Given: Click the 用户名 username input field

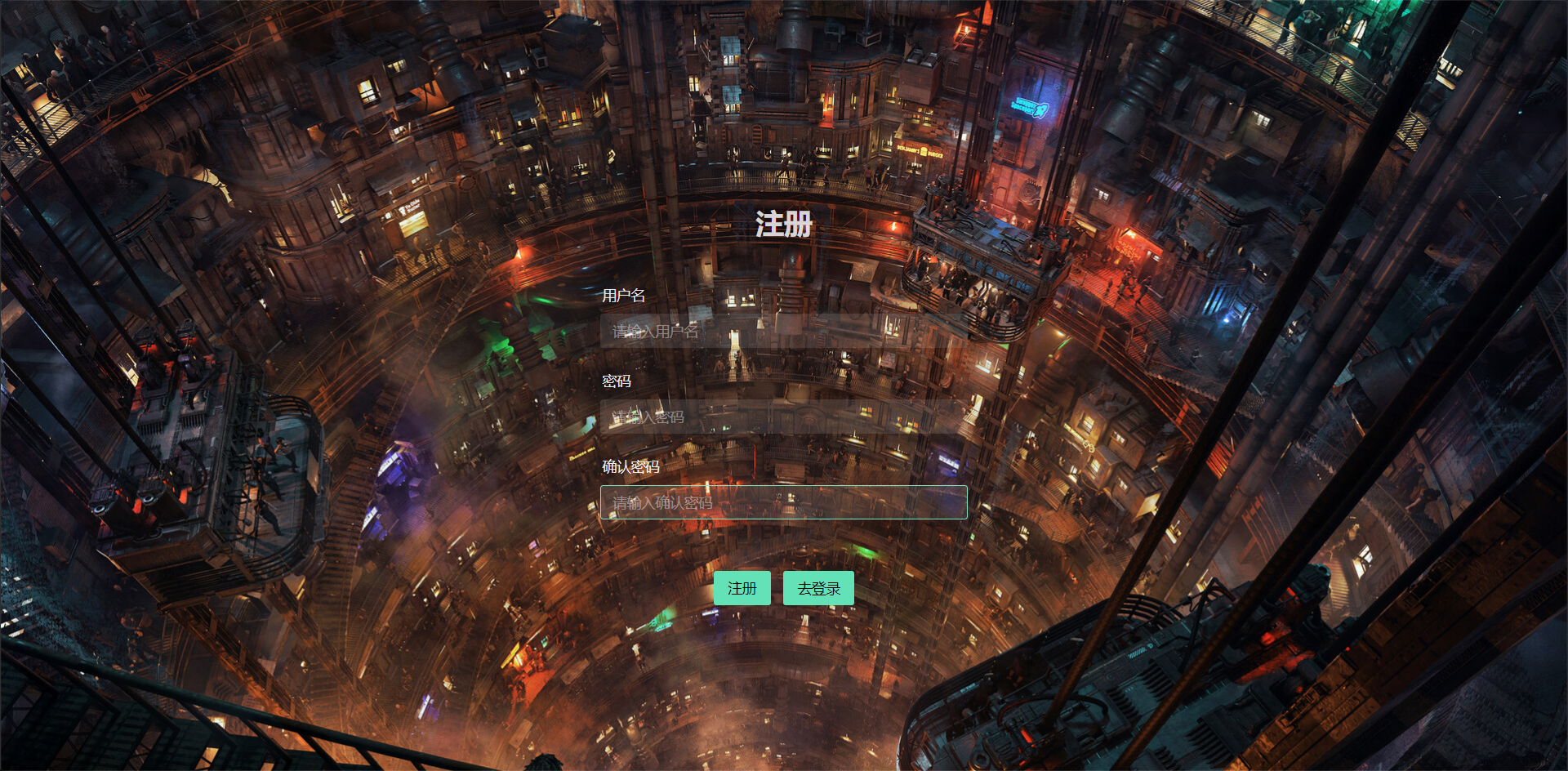Looking at the screenshot, I should (783, 332).
